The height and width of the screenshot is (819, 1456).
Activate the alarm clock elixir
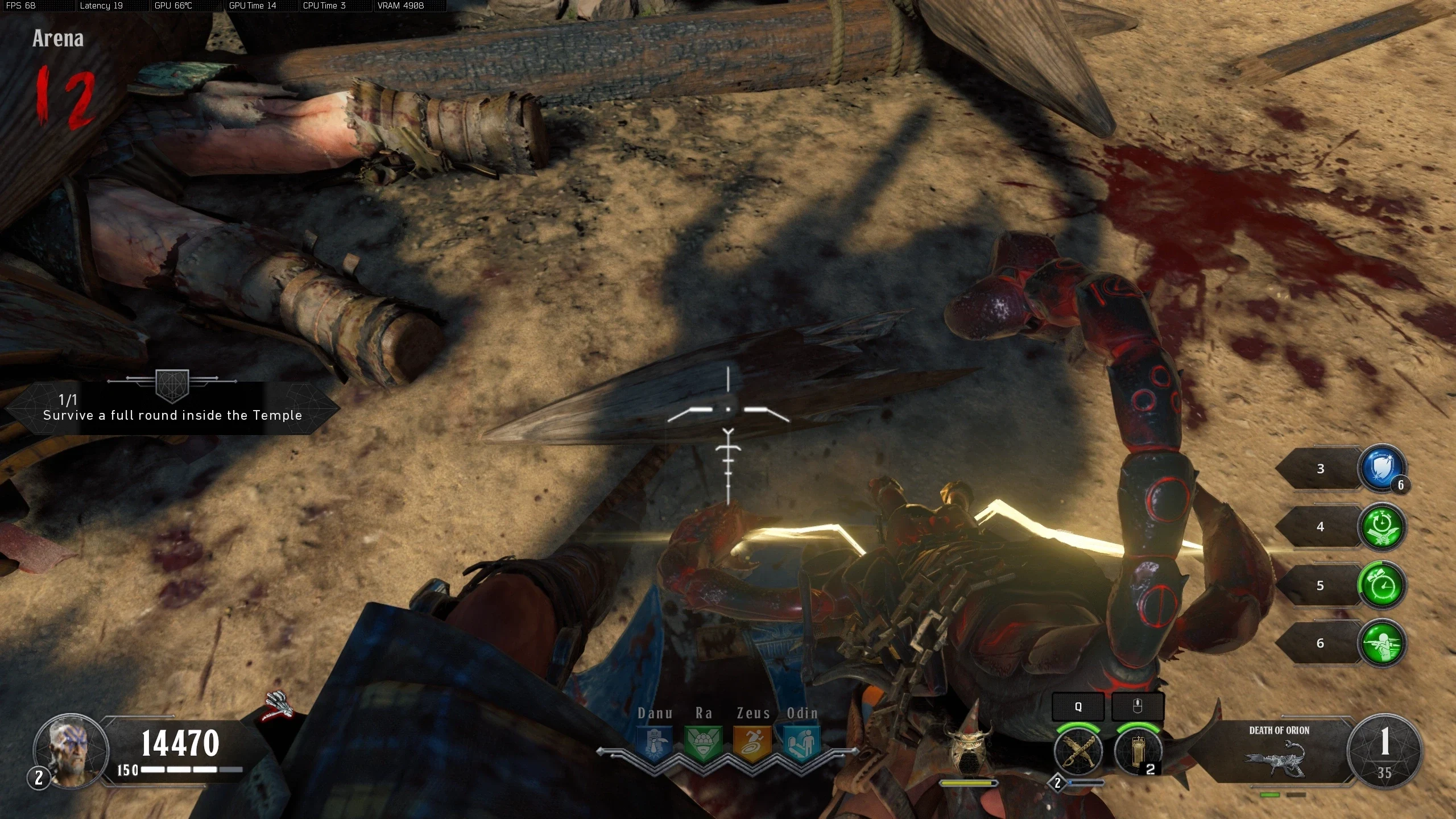tap(1381, 585)
